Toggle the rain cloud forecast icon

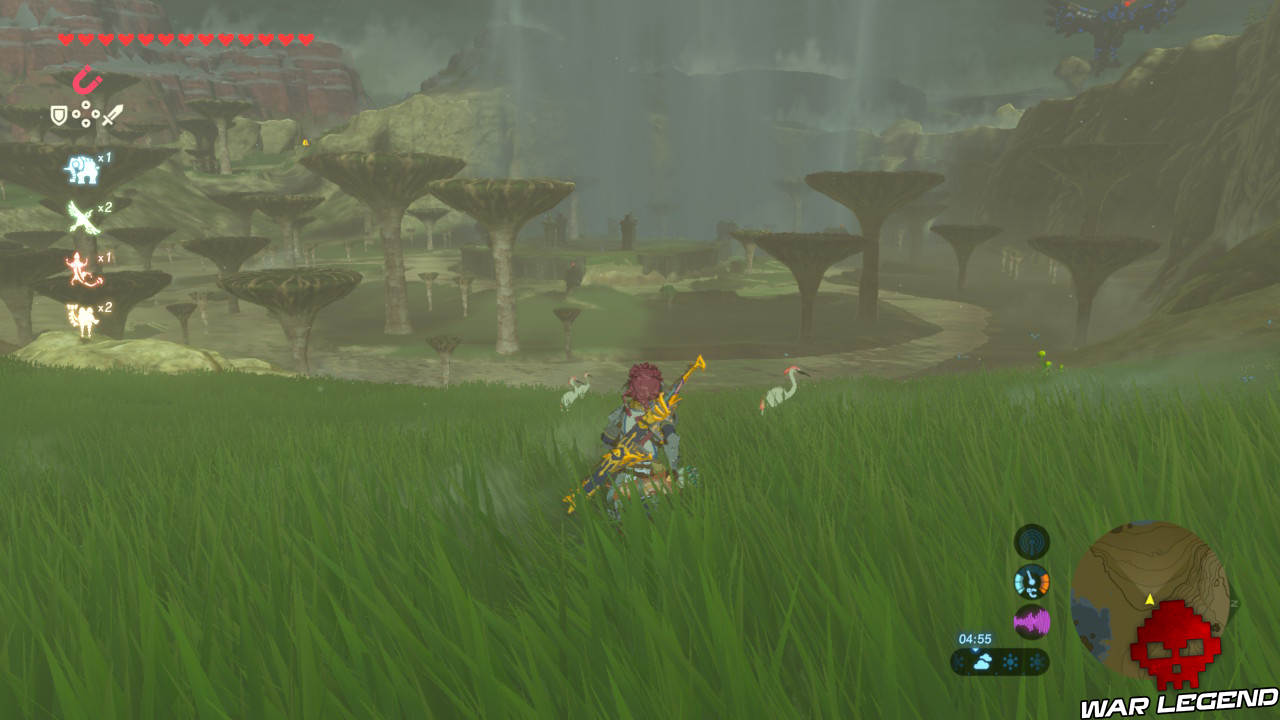coord(983,660)
